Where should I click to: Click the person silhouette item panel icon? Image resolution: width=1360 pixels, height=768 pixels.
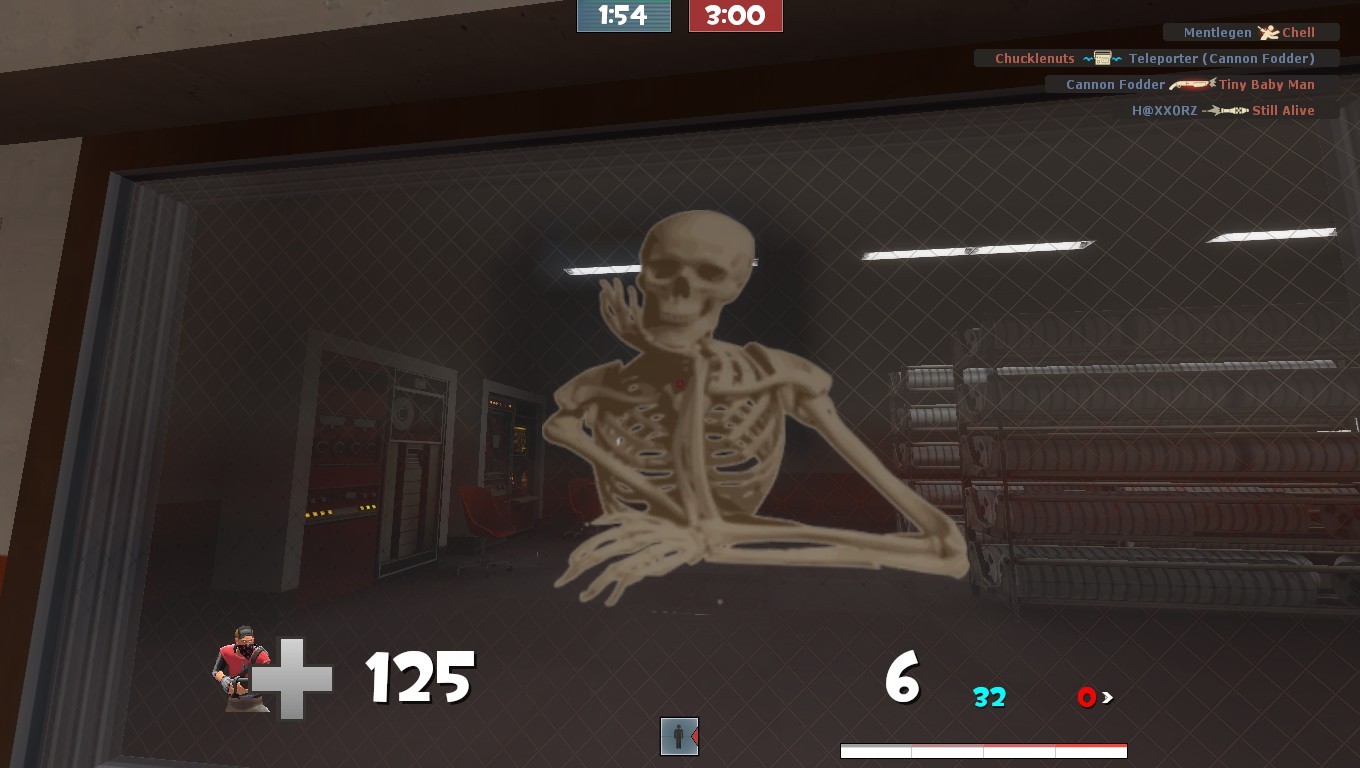coord(679,736)
